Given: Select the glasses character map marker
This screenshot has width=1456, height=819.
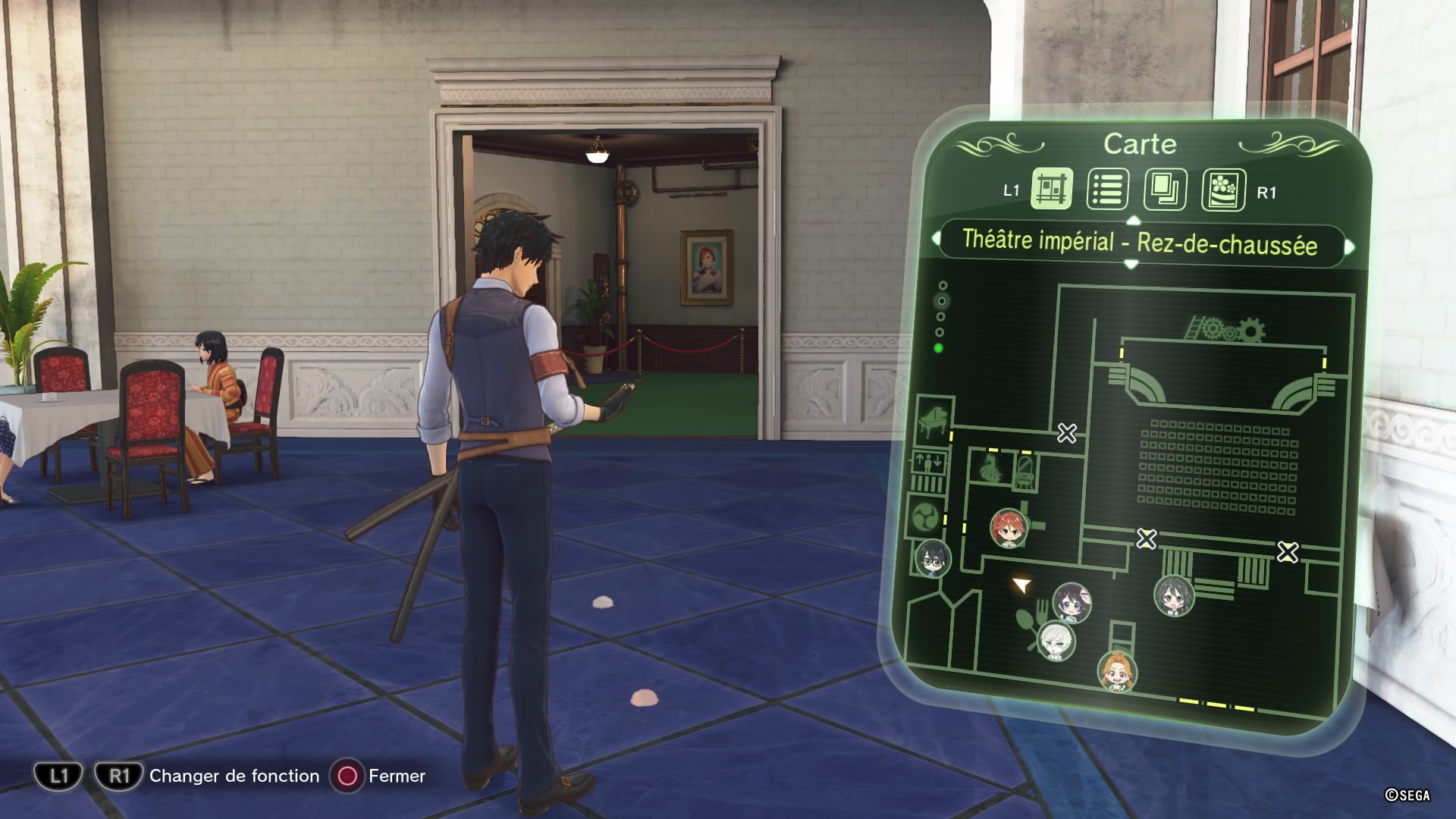Looking at the screenshot, I should (932, 559).
